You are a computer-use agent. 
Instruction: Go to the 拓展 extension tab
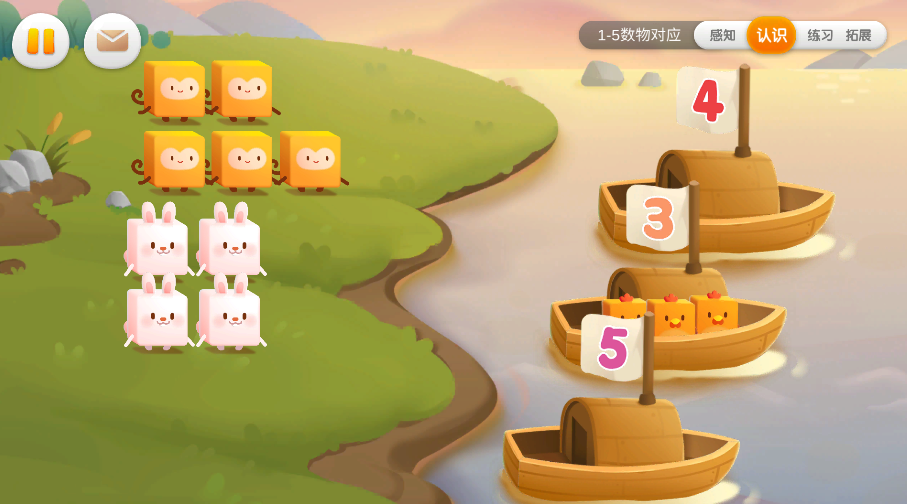tap(858, 35)
